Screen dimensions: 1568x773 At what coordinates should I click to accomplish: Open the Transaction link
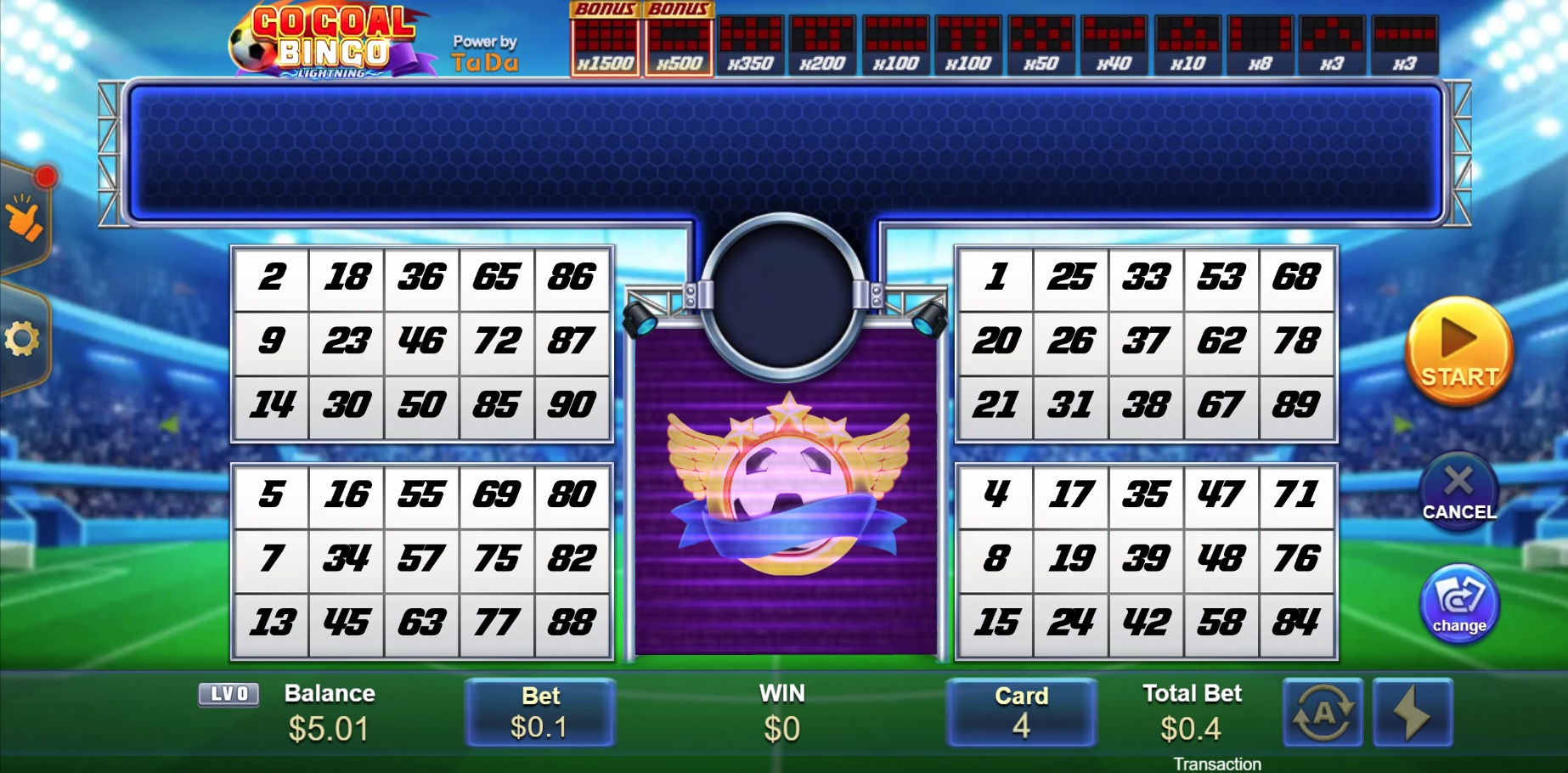pos(1221,763)
